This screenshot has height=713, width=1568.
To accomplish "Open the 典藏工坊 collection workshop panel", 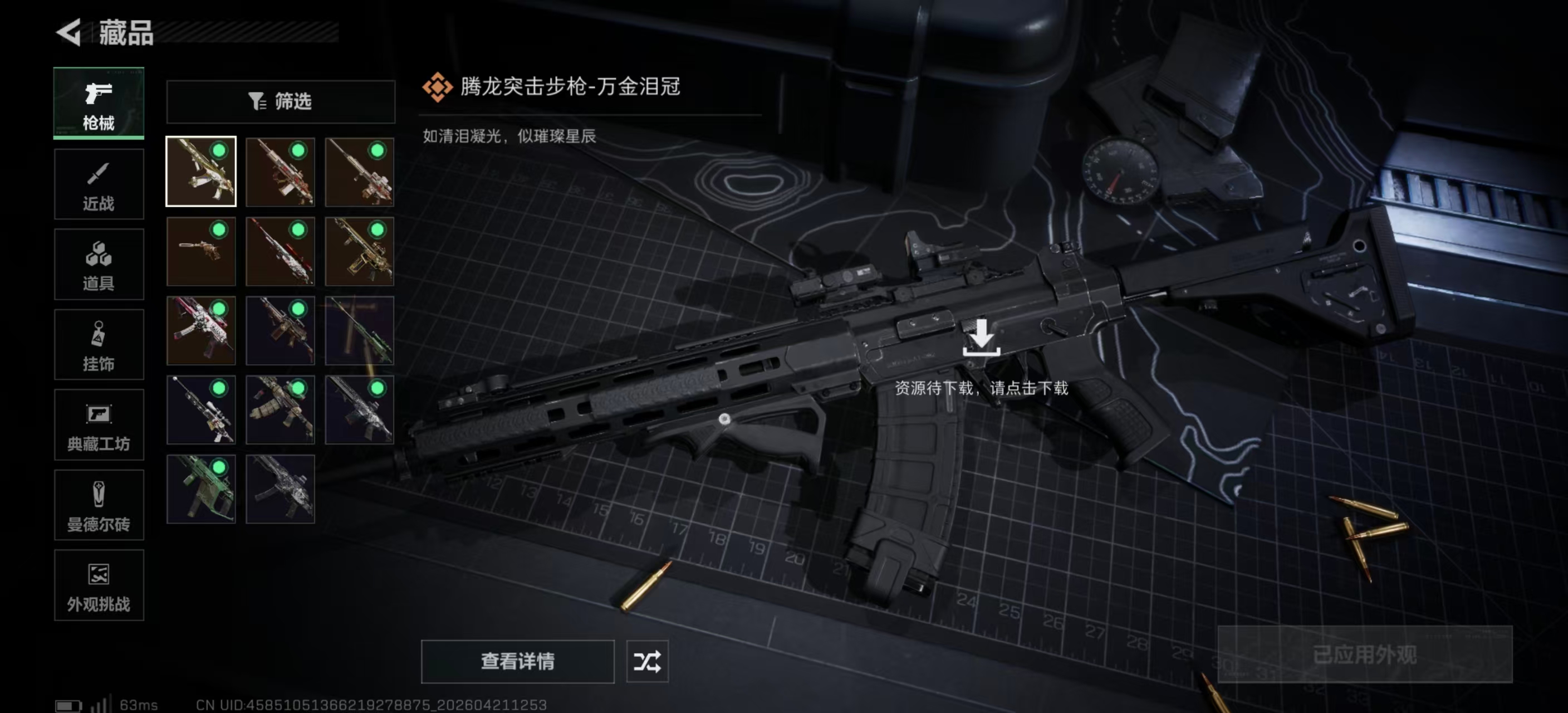I will coord(99,425).
